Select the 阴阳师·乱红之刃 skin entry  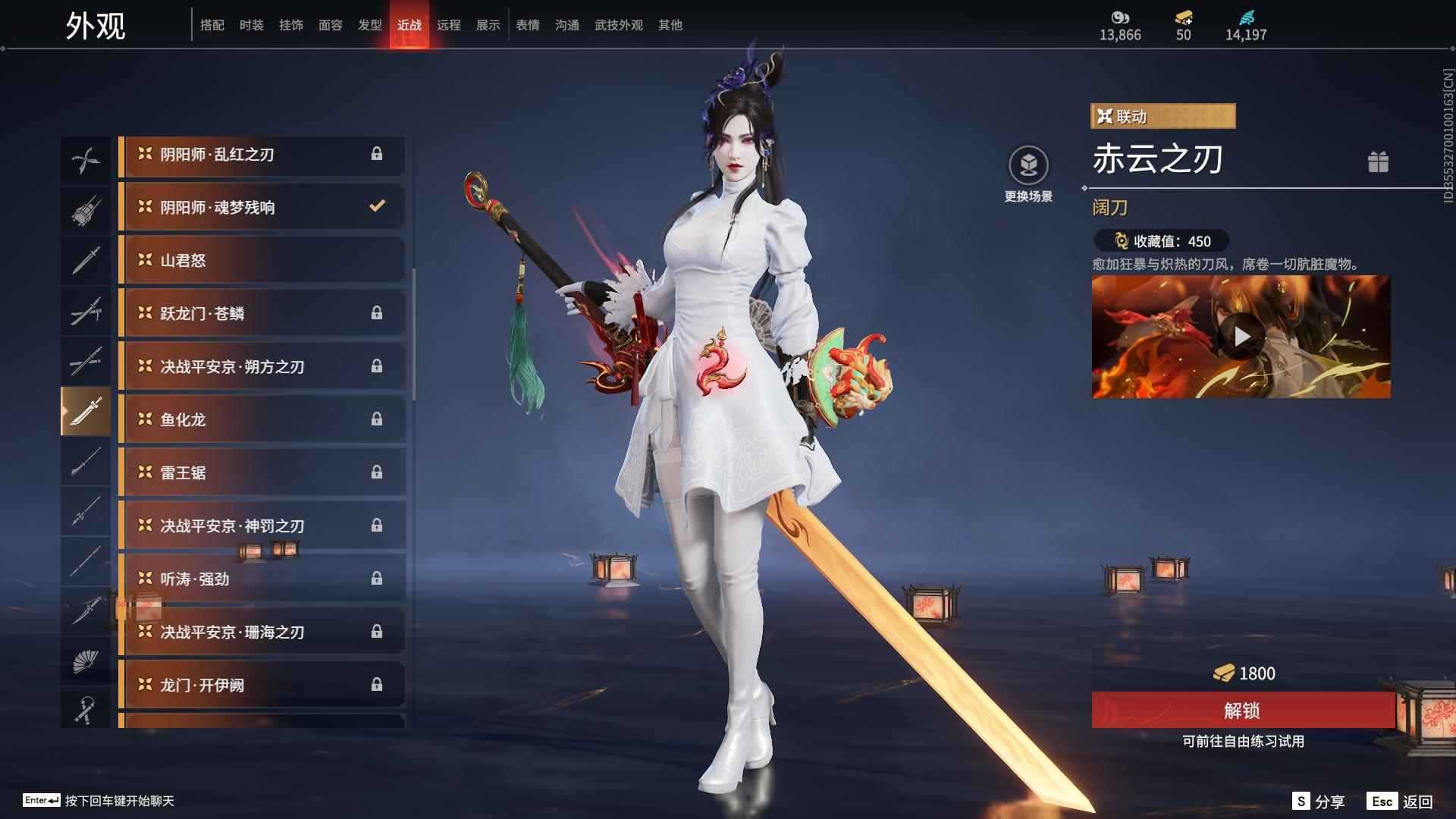click(x=262, y=155)
